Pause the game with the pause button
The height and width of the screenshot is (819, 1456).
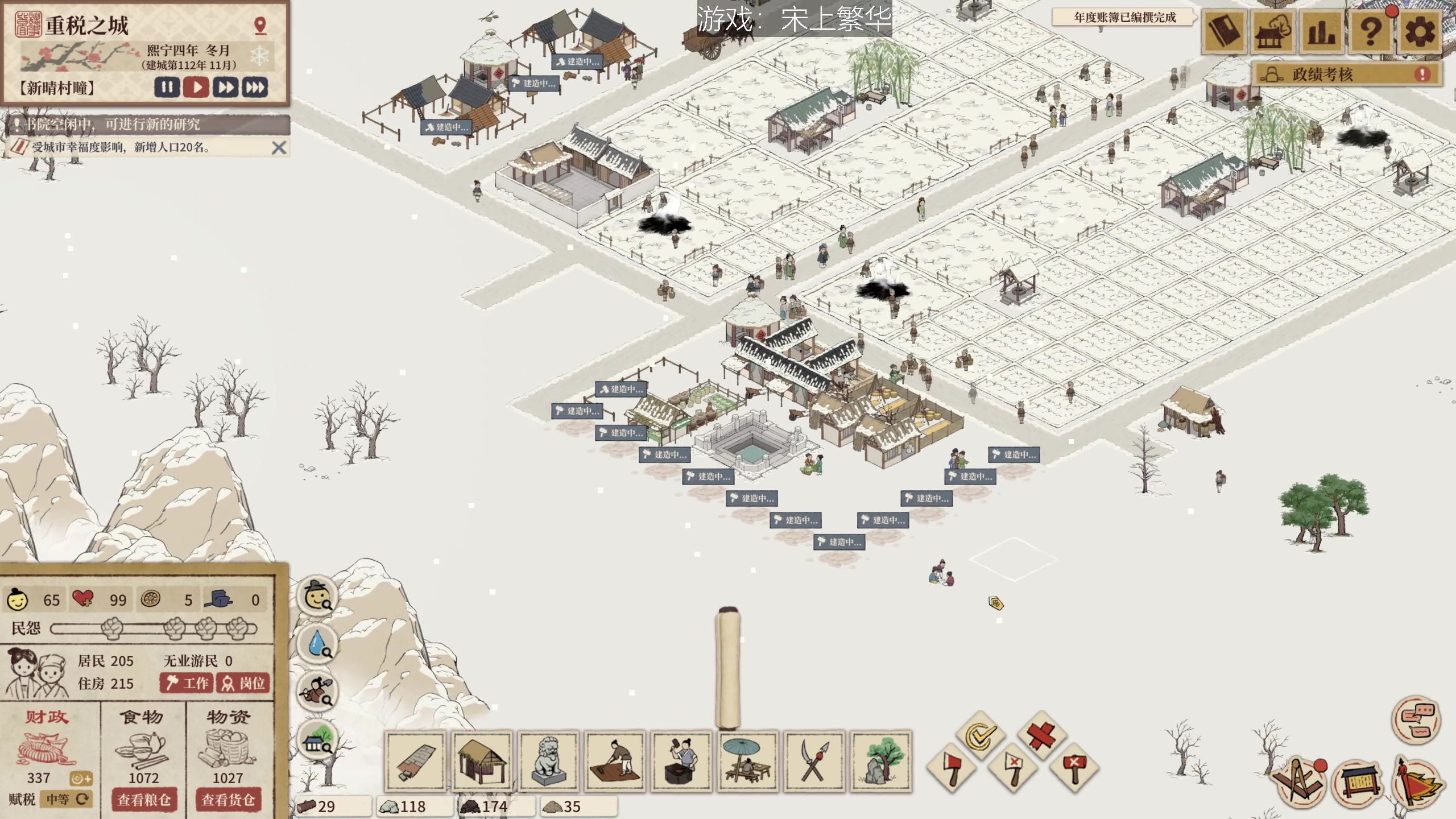click(x=167, y=88)
